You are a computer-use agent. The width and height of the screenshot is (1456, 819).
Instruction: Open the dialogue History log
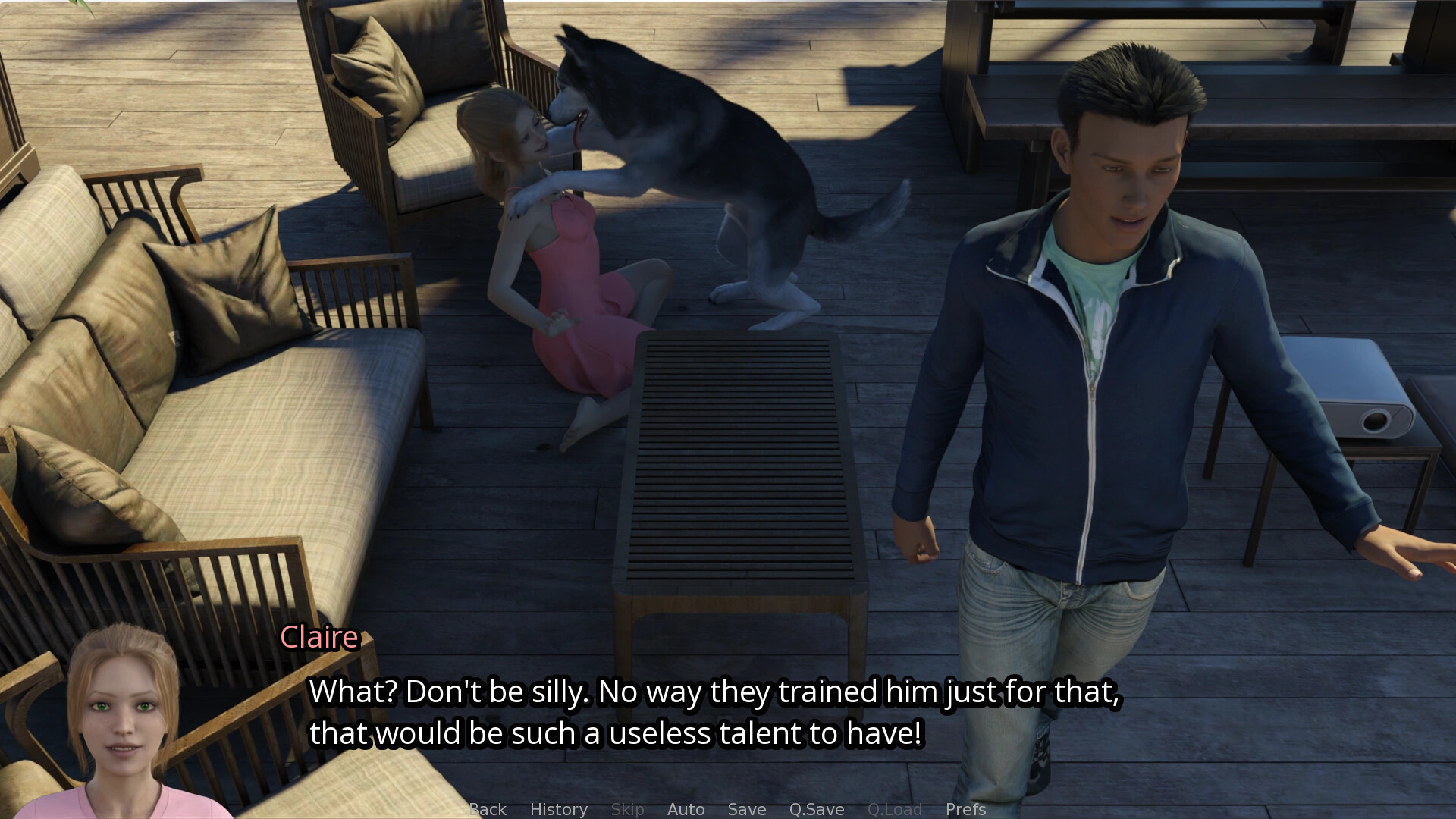[x=559, y=809]
